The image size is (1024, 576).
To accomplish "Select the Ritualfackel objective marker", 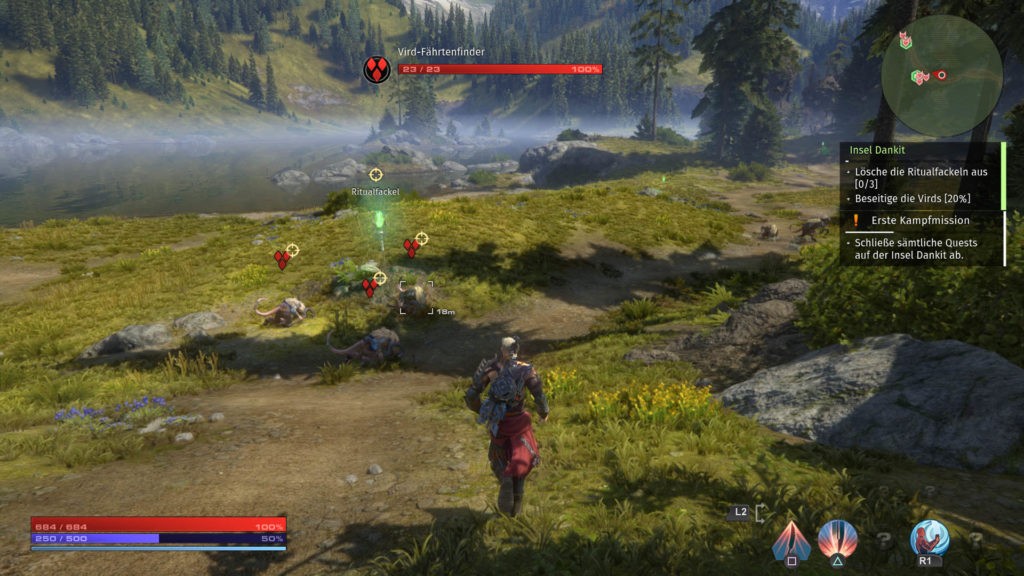I will tap(376, 175).
